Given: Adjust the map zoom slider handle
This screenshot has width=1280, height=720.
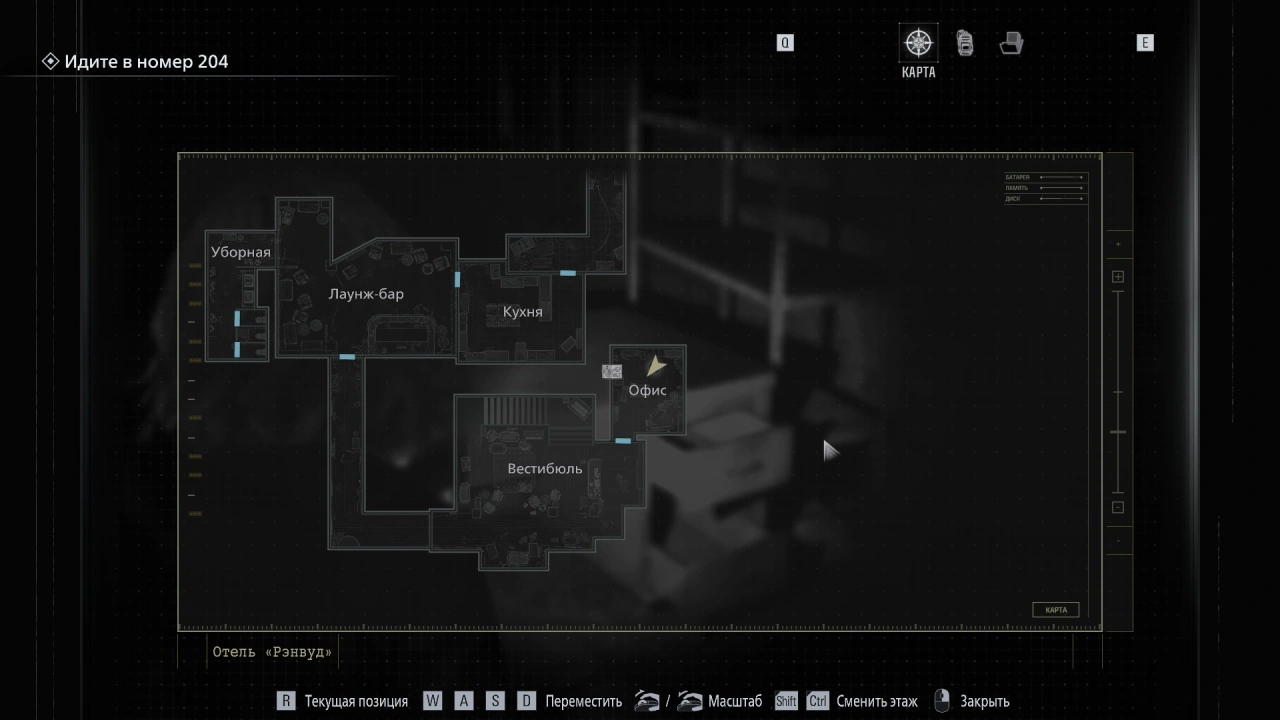Looking at the screenshot, I should [x=1118, y=432].
